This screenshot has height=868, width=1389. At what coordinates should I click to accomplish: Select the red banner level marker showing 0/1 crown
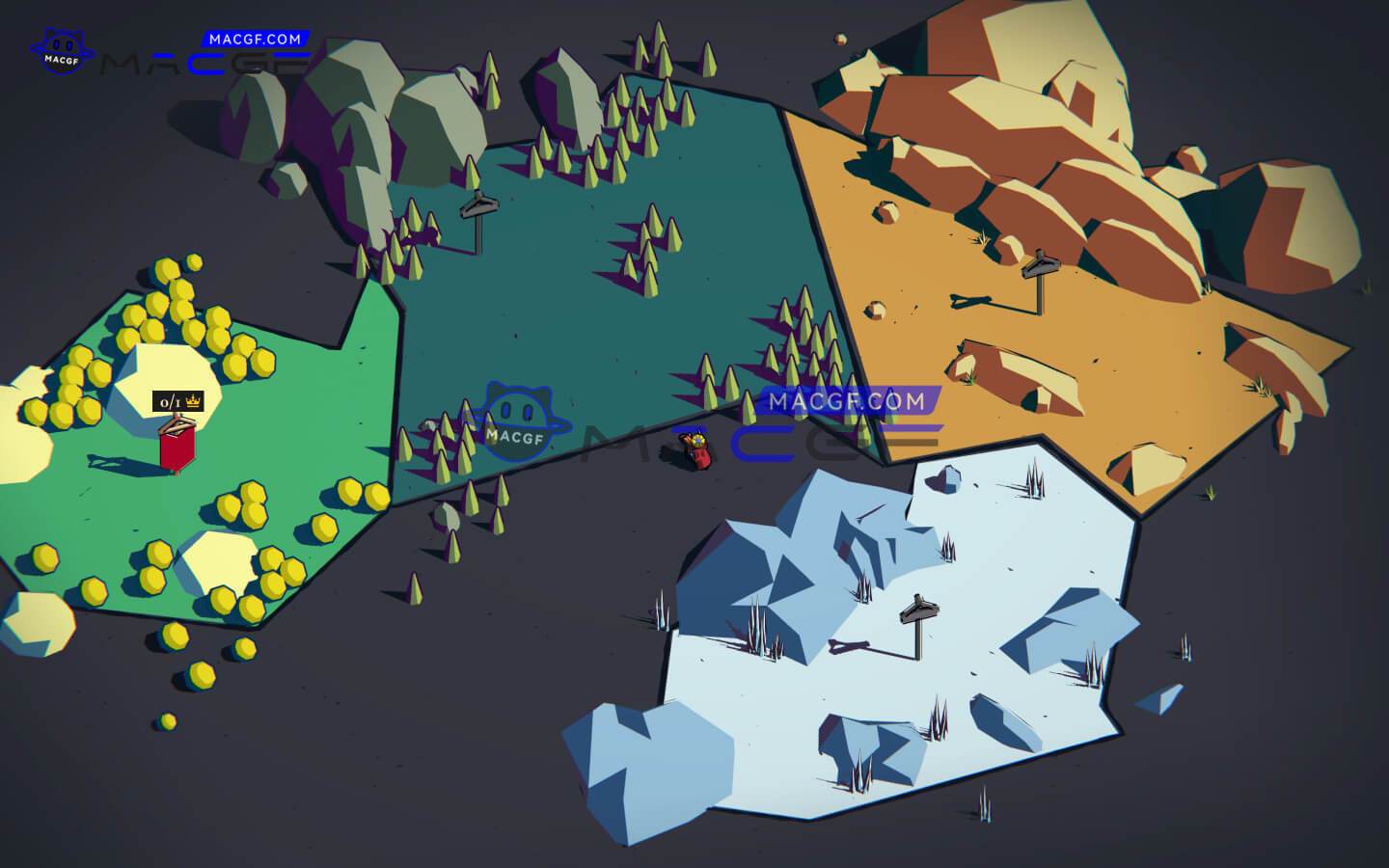point(178,444)
